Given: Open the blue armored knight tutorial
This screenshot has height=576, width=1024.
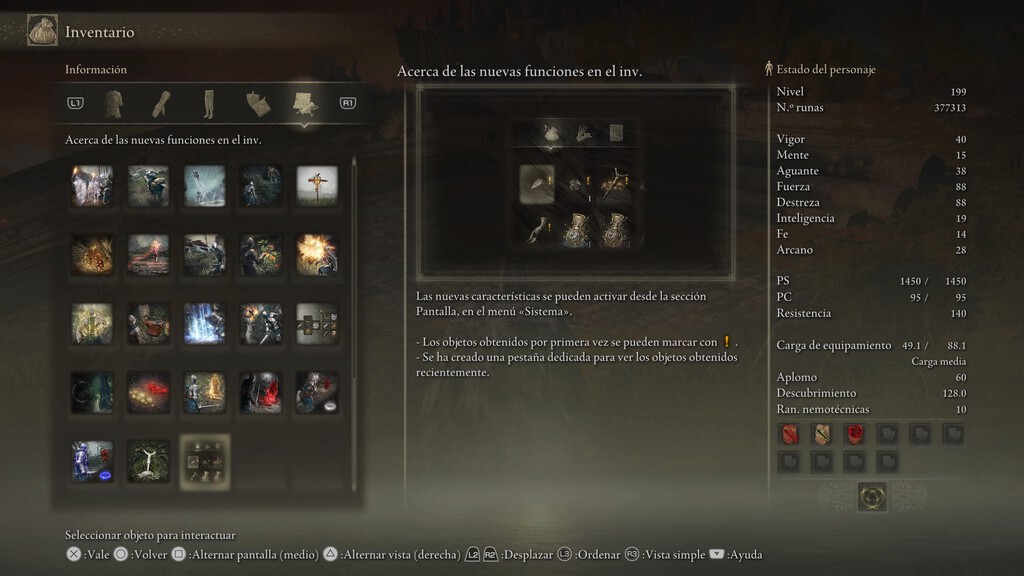Looking at the screenshot, I should [x=93, y=461].
